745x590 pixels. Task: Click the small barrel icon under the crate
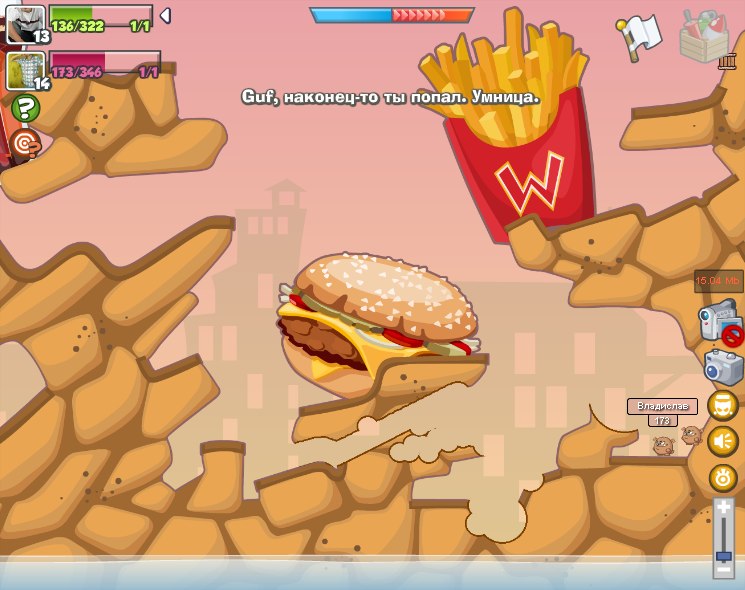[728, 61]
